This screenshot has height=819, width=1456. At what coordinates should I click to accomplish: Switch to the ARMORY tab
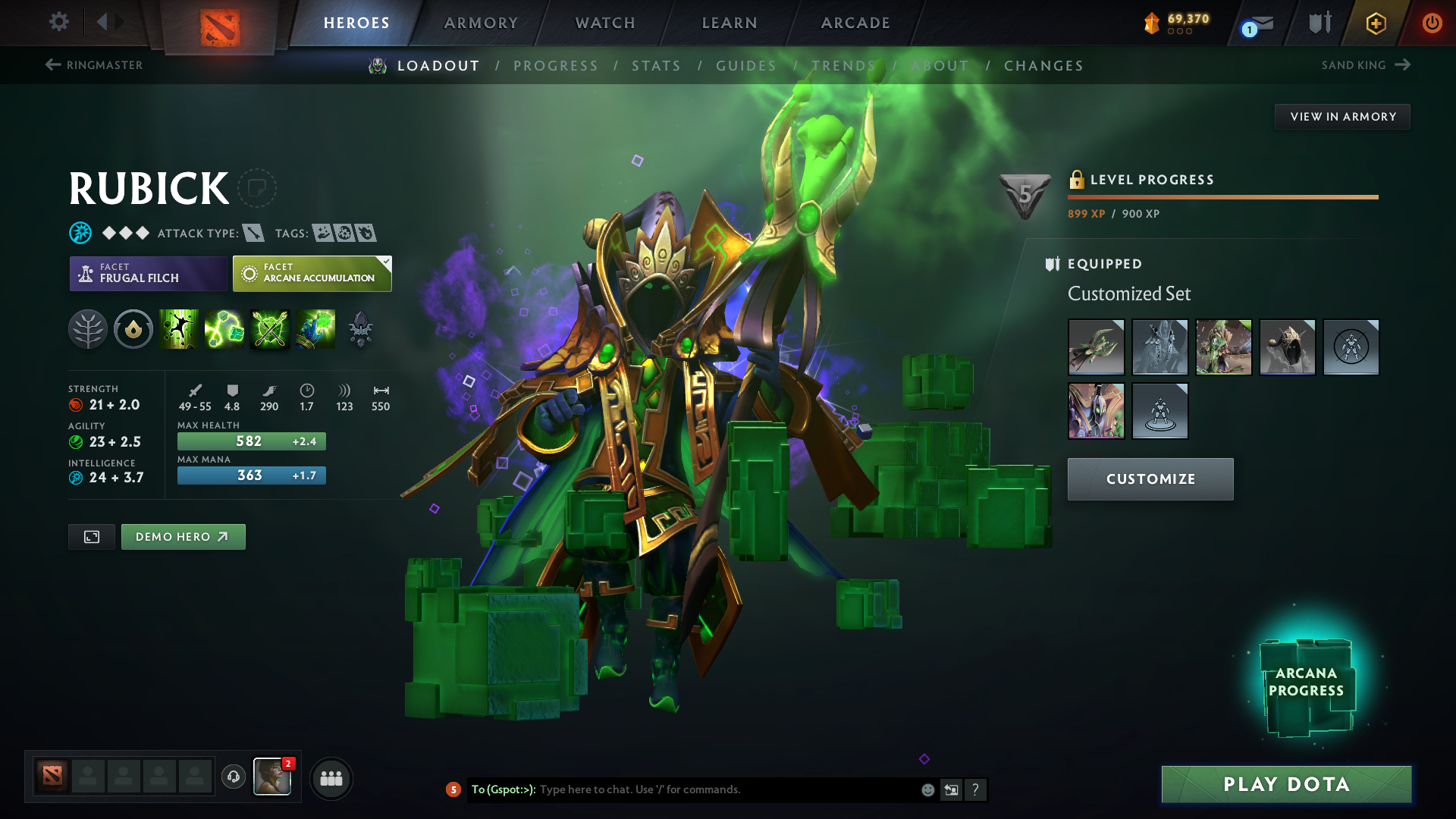point(481,23)
